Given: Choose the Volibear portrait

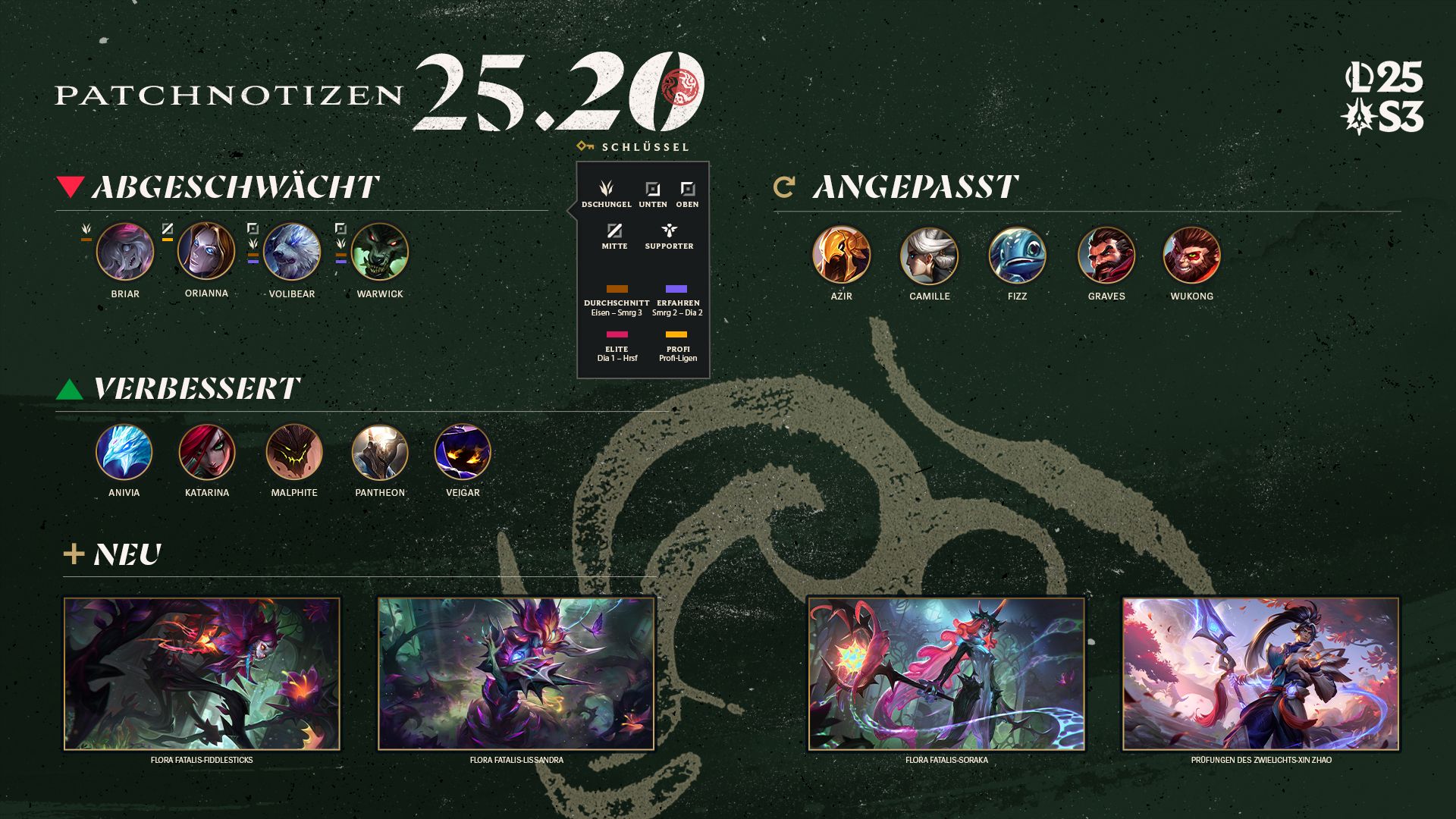Looking at the screenshot, I should coord(292,252).
